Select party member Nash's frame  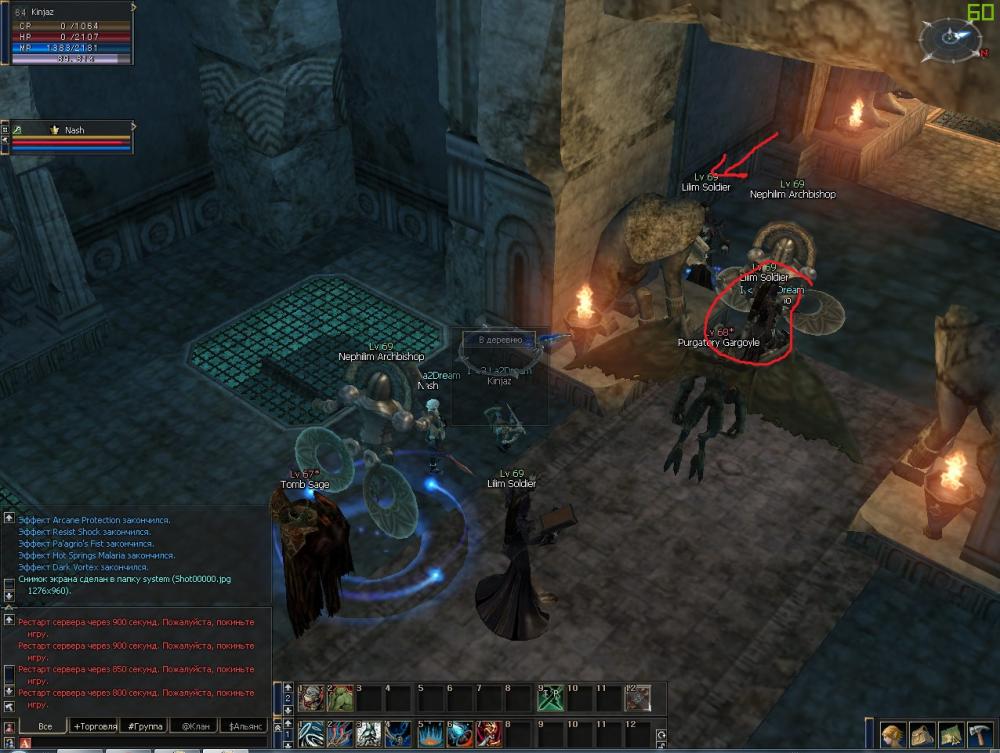(x=70, y=138)
